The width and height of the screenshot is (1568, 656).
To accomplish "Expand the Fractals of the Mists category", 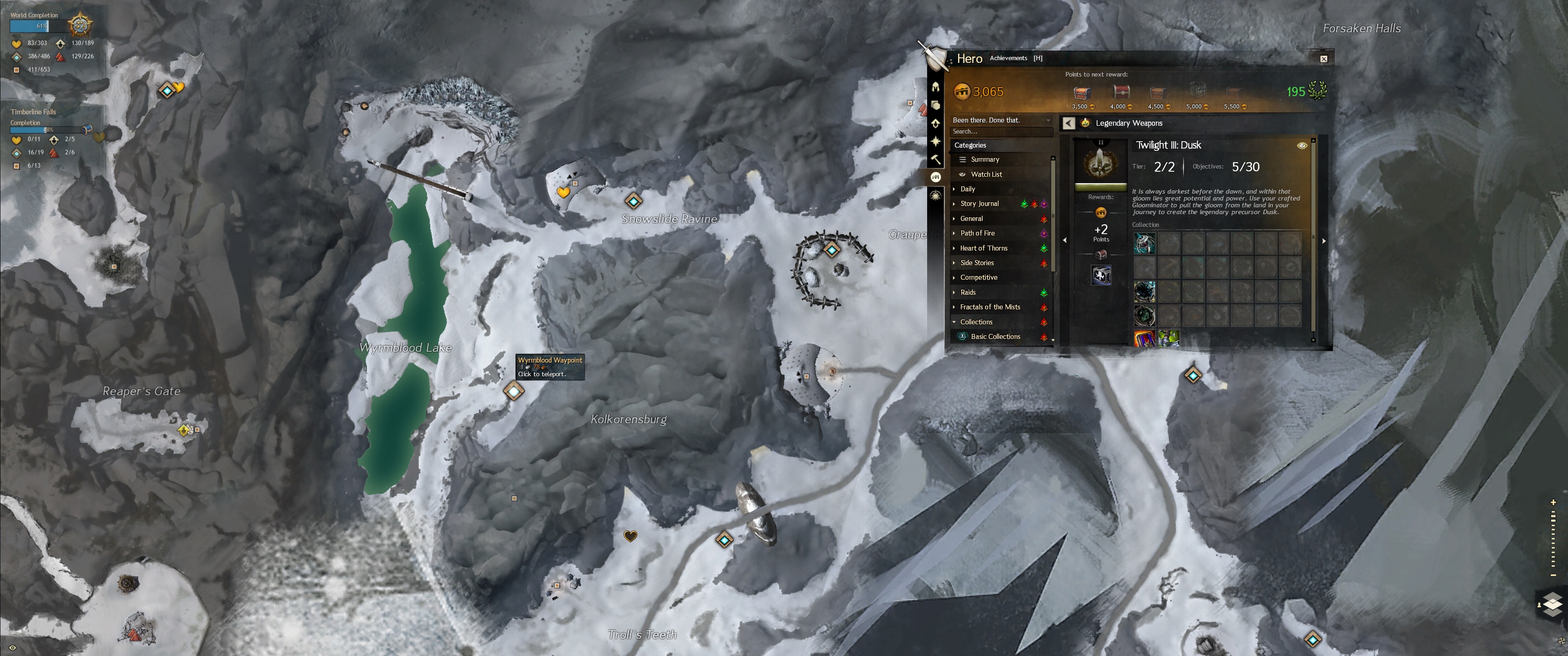I will tap(990, 307).
